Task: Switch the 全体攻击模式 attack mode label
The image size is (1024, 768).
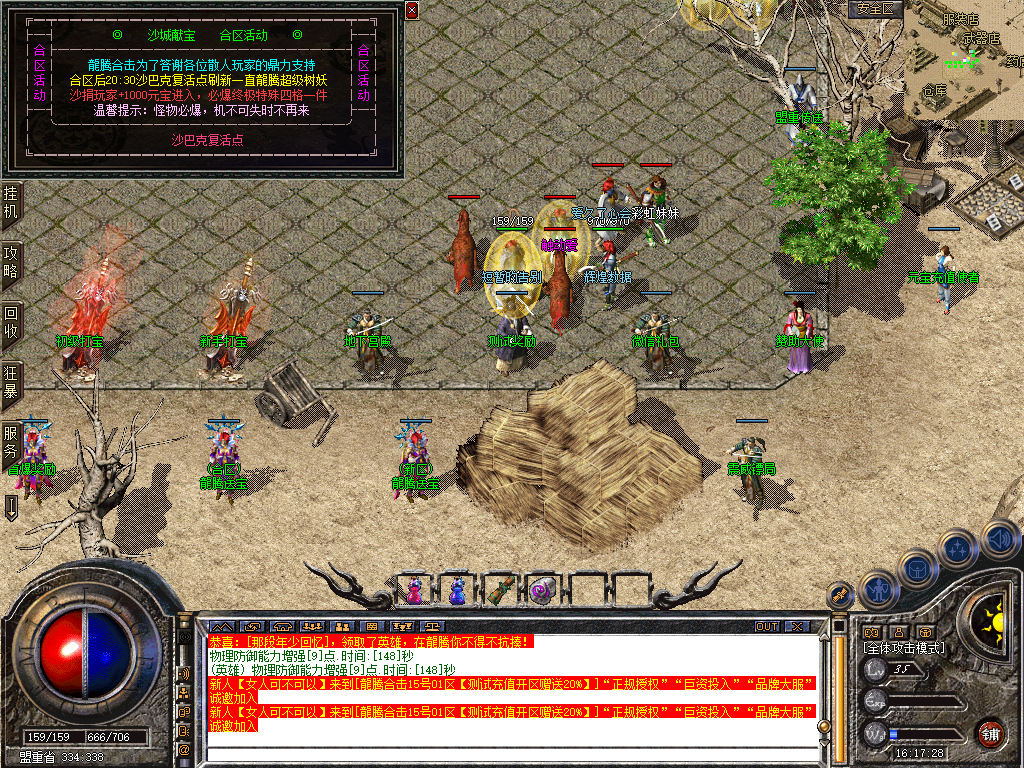Action: (x=904, y=648)
